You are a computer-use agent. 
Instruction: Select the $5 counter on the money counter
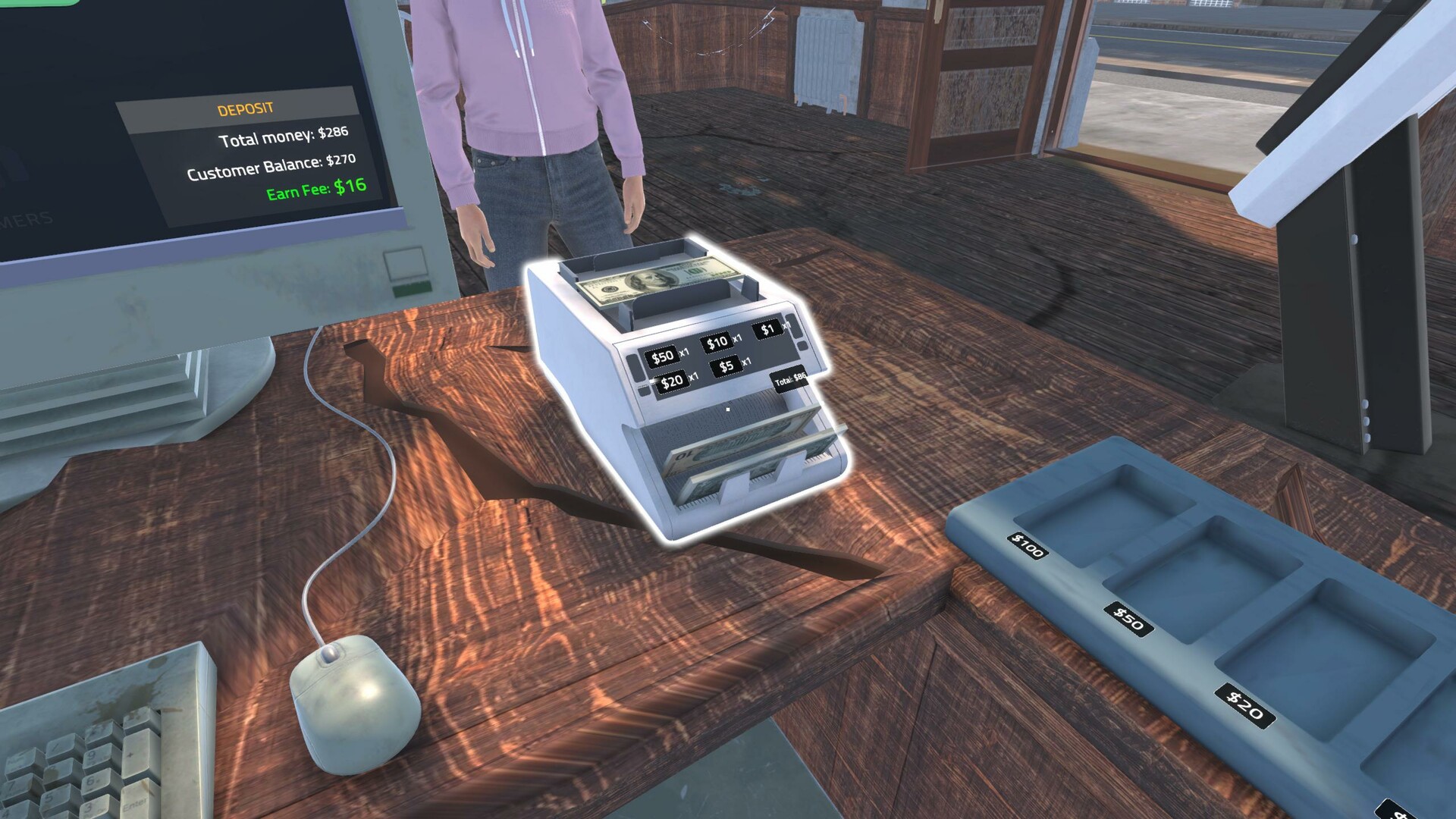coord(726,367)
